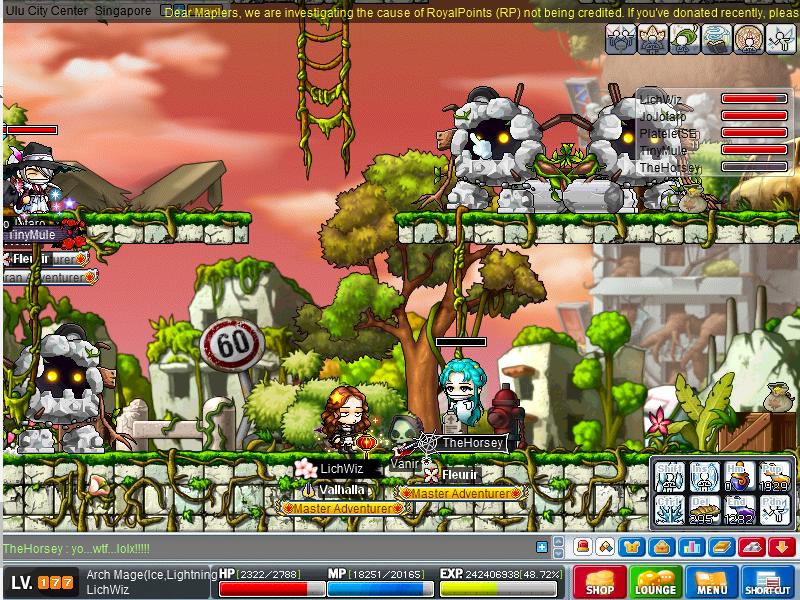The height and width of the screenshot is (600, 800).
Task: Expand chat with the plus button
Action: click(542, 547)
